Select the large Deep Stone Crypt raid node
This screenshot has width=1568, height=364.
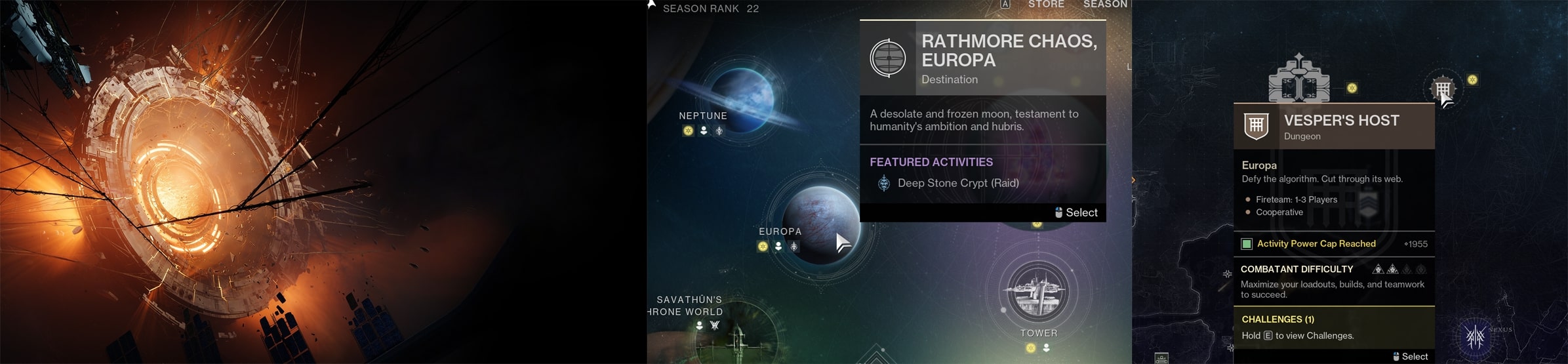tap(1299, 81)
